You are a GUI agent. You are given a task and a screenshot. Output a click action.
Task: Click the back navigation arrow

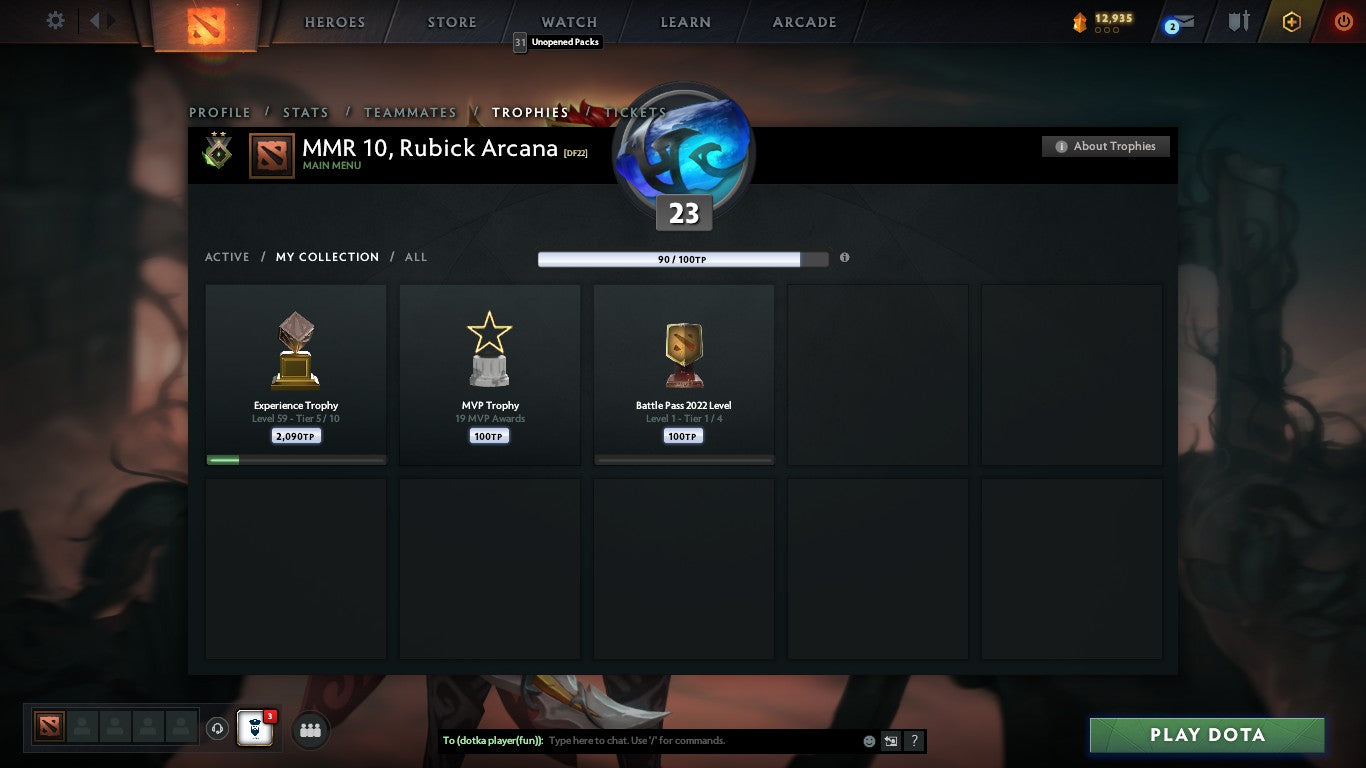pos(96,21)
